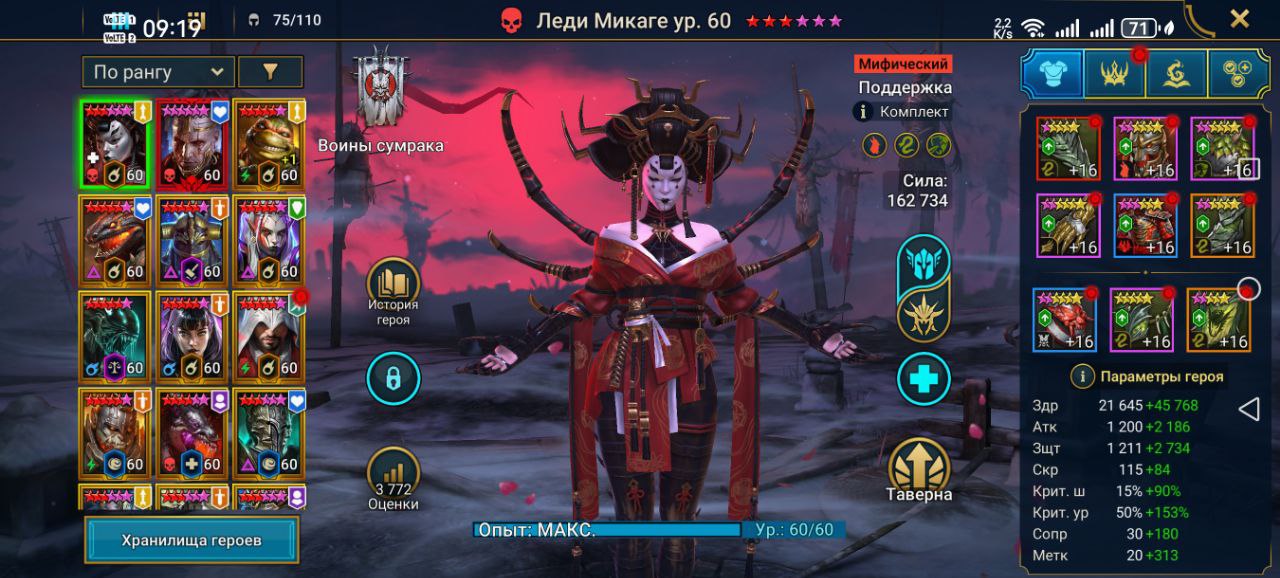Toggle the hero lock button
Viewport: 1280px width, 578px height.
click(x=393, y=379)
